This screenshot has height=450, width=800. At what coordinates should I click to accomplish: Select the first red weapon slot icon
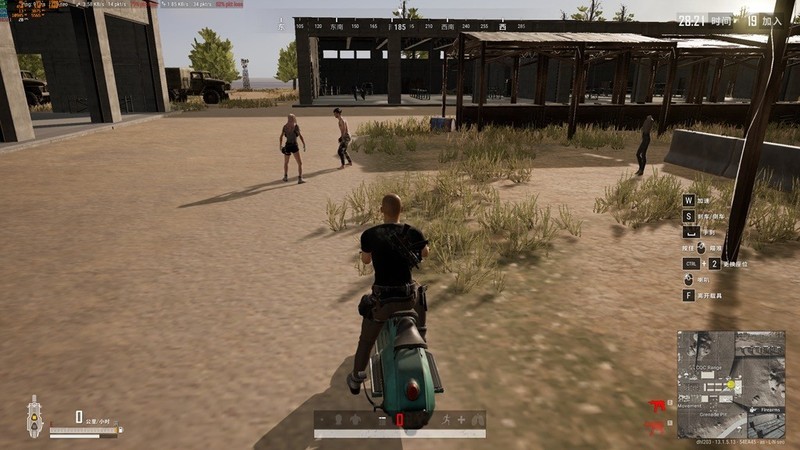click(x=657, y=406)
